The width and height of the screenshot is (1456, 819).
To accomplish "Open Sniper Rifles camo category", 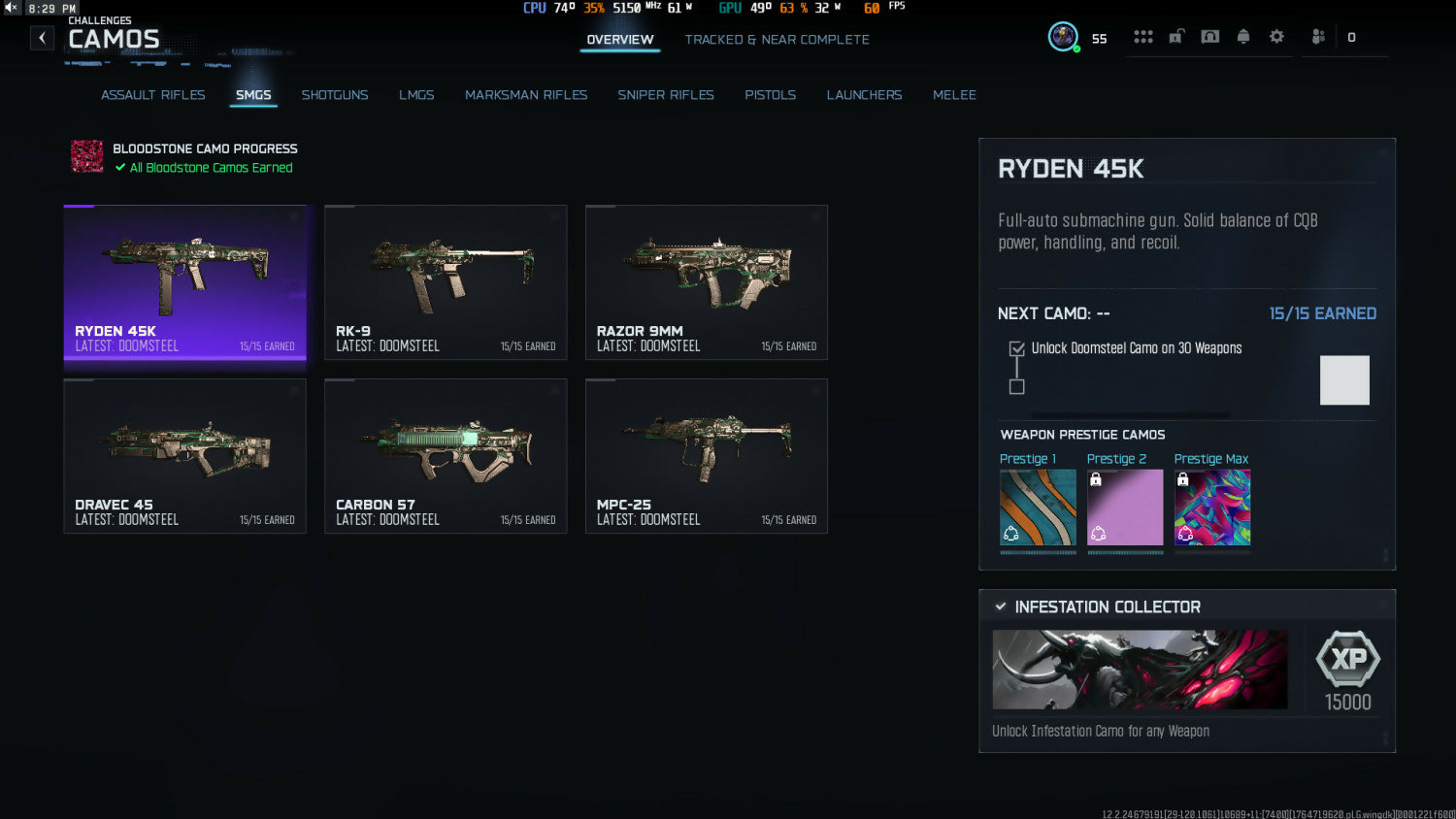I will click(x=666, y=95).
